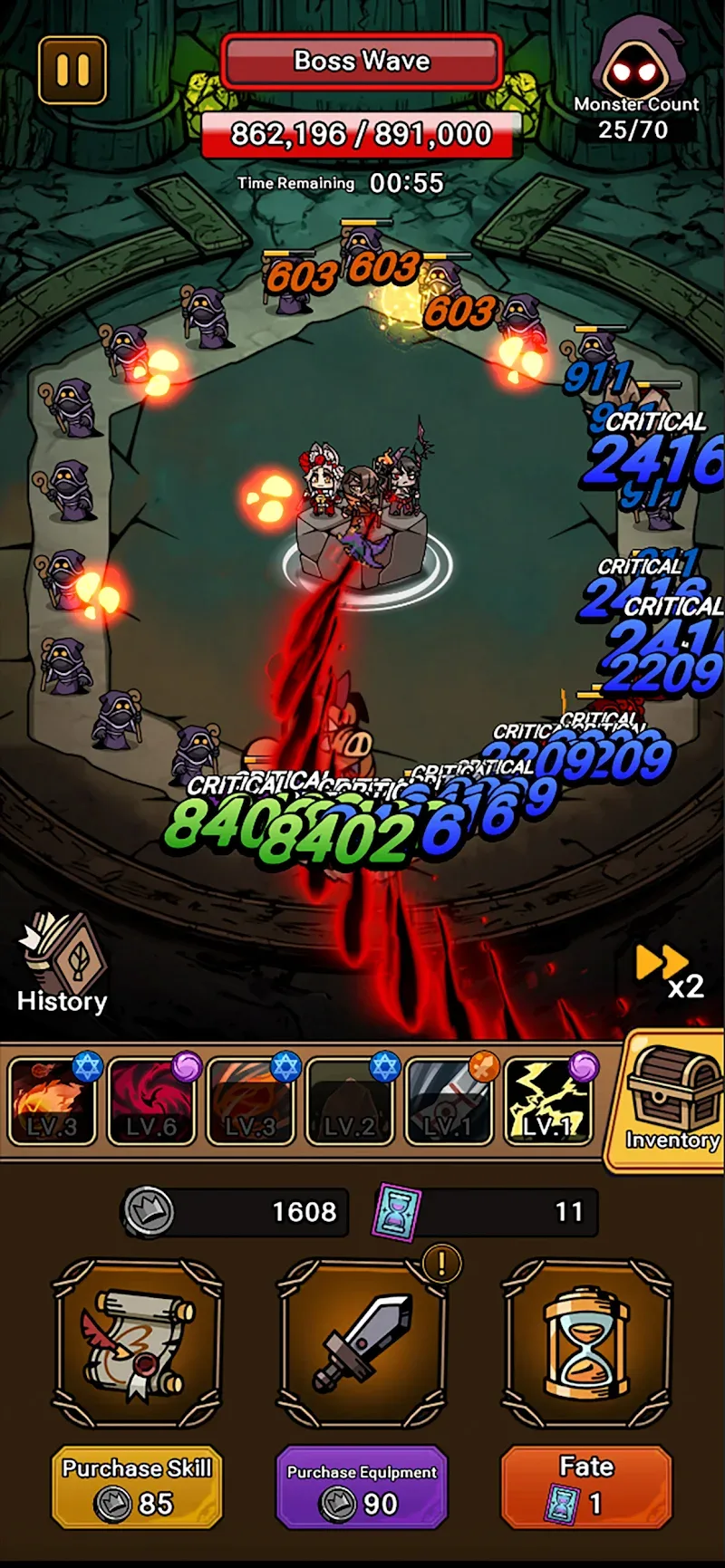Screen dimensions: 725x1568
Task: Use the Fate button
Action: coord(586,1488)
